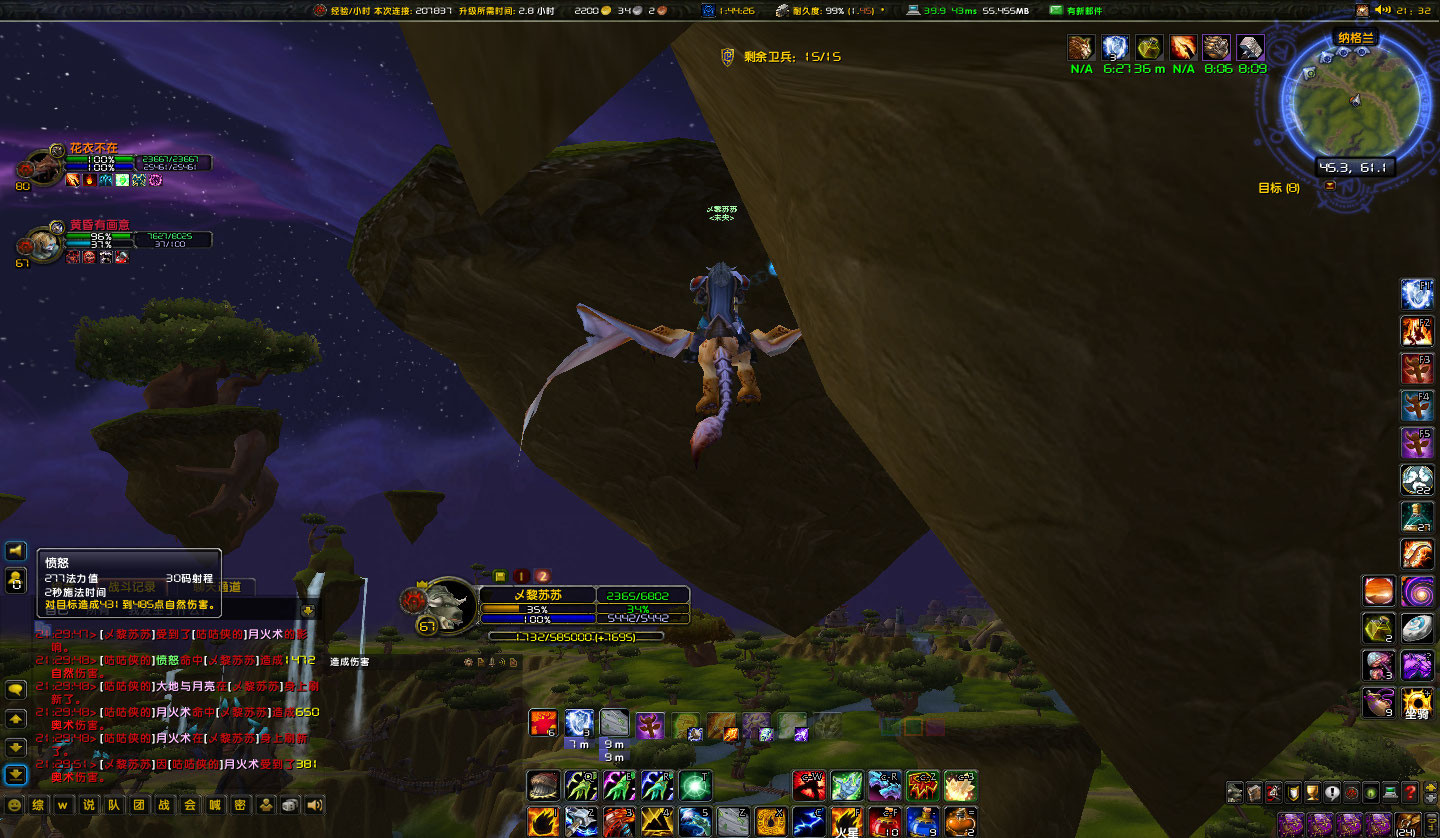Click the action bar page-up arrow
1440x838 pixels.
click(1432, 786)
